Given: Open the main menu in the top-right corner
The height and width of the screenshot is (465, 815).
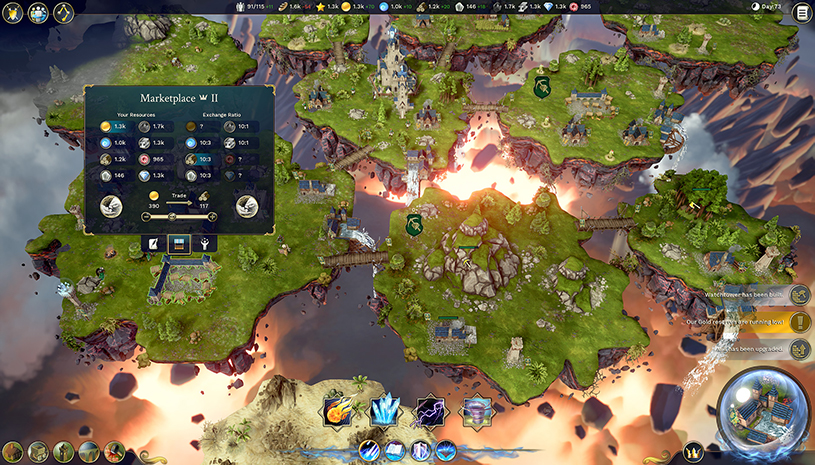Looking at the screenshot, I should (801, 13).
